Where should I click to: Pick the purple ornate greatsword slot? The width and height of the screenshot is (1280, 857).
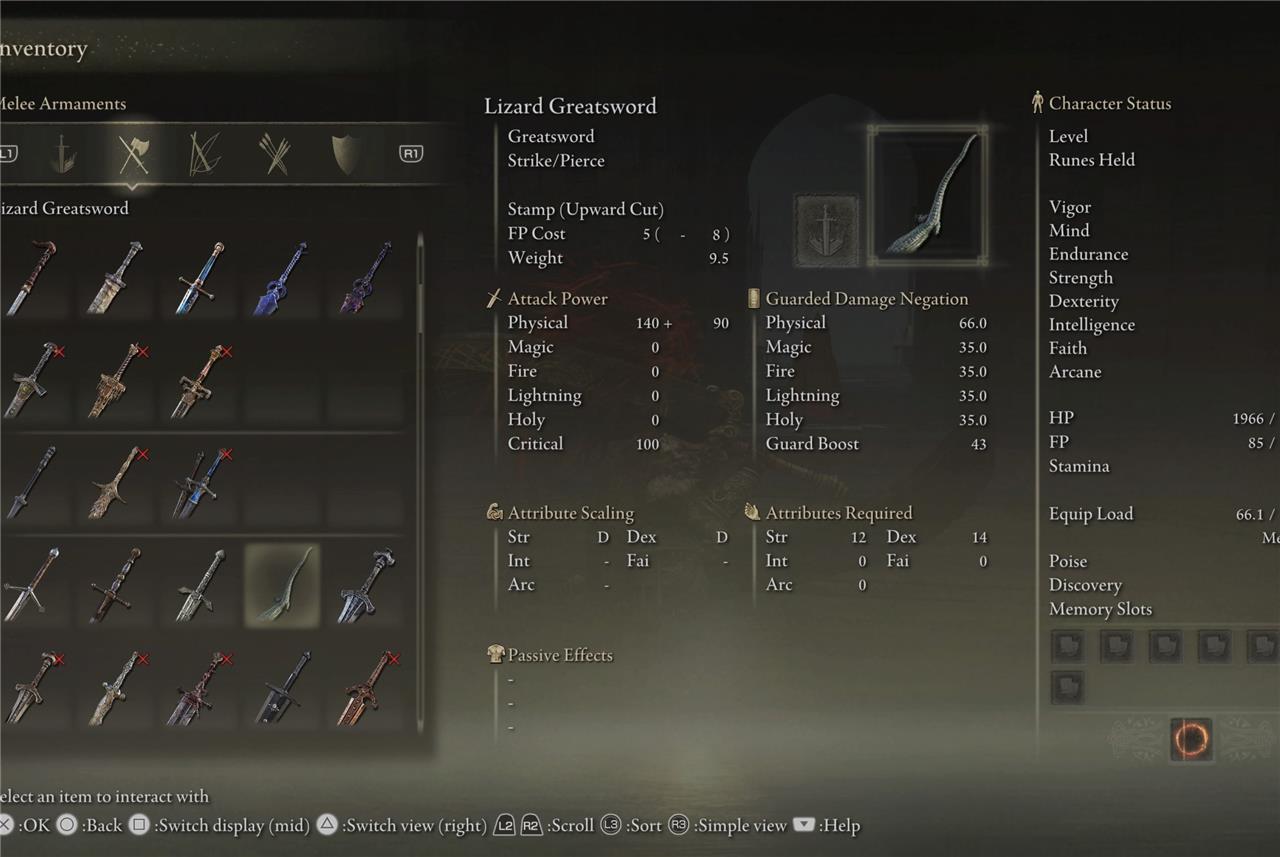pos(365,277)
